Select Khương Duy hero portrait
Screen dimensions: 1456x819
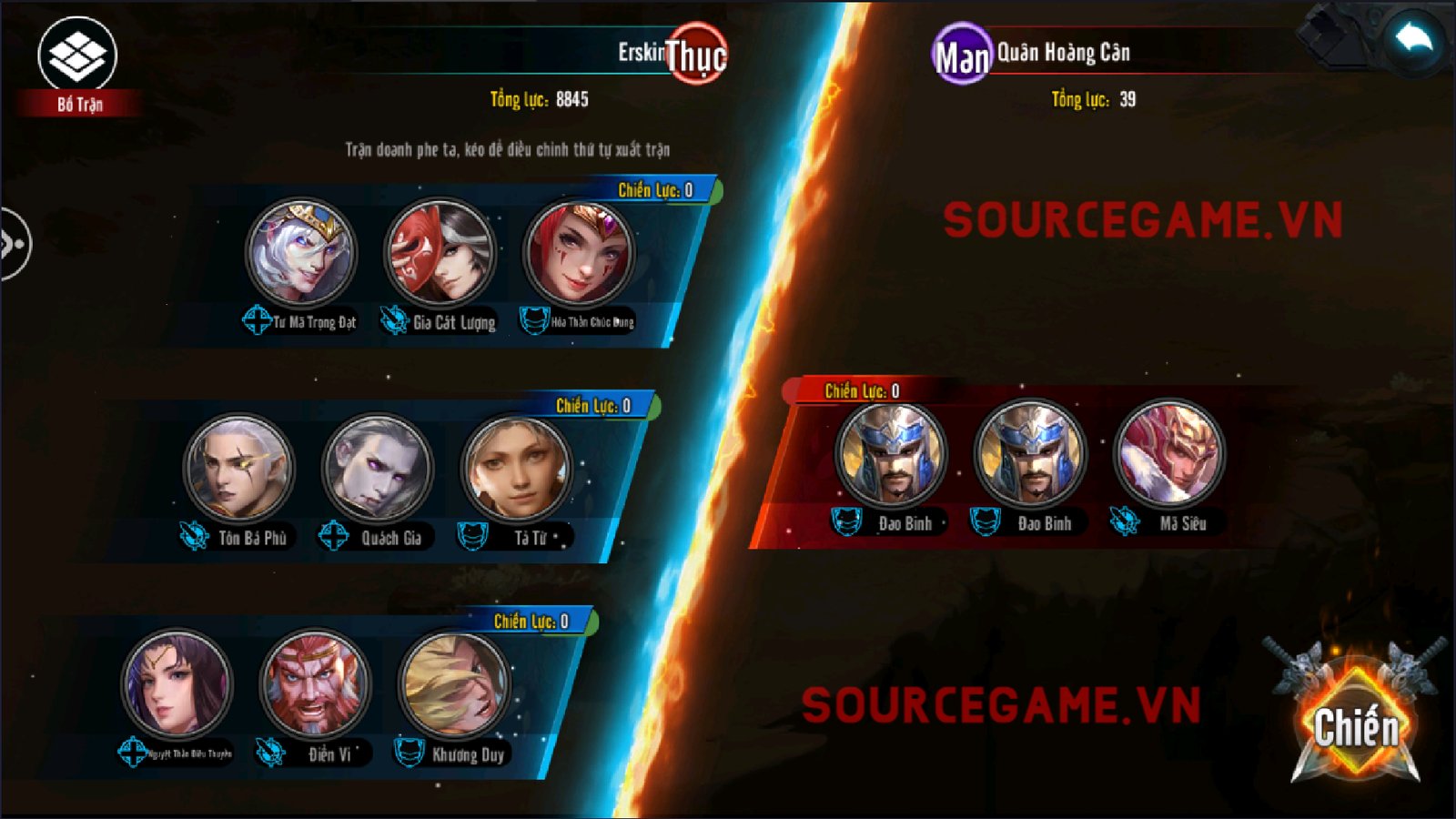(454, 683)
